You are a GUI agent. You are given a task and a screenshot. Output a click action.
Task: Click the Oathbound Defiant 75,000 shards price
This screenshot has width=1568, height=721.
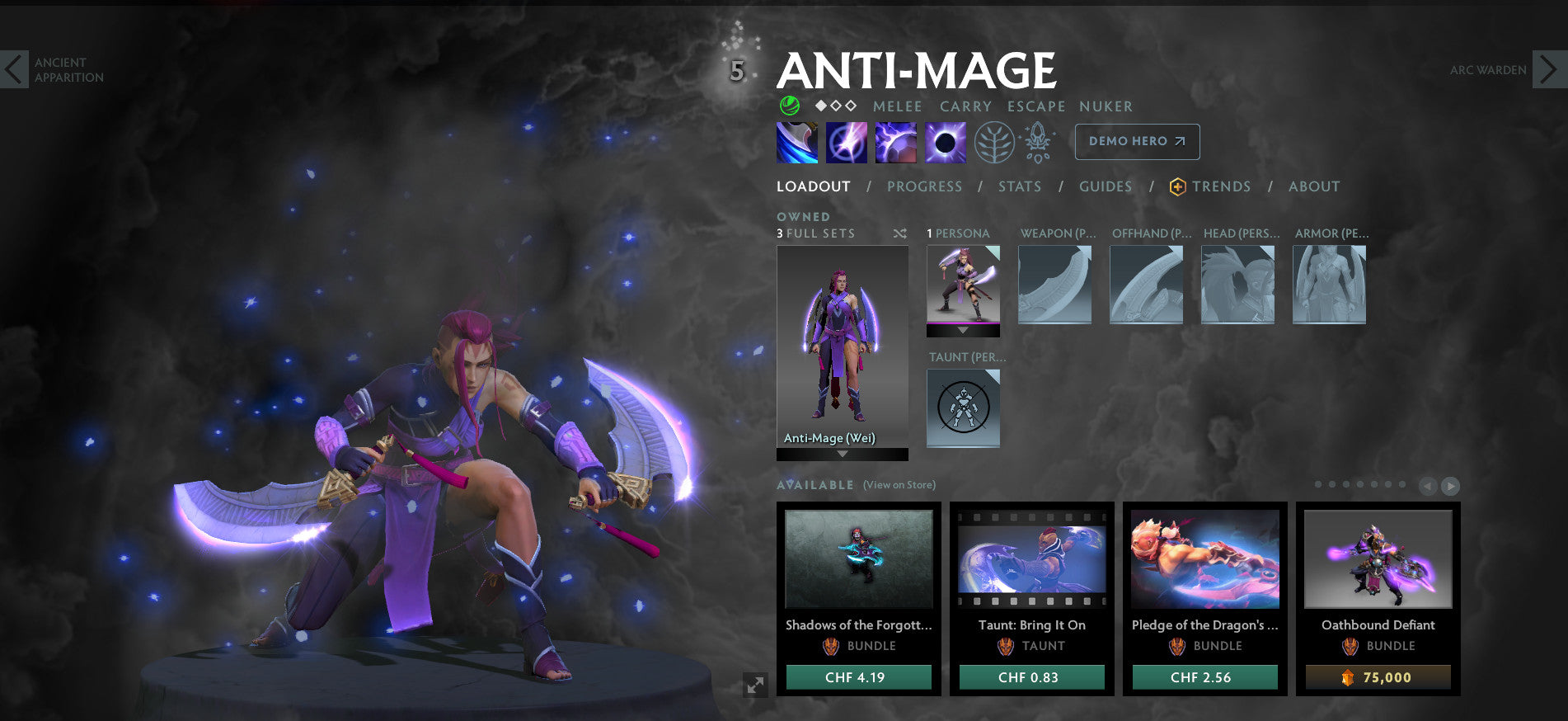(1378, 676)
